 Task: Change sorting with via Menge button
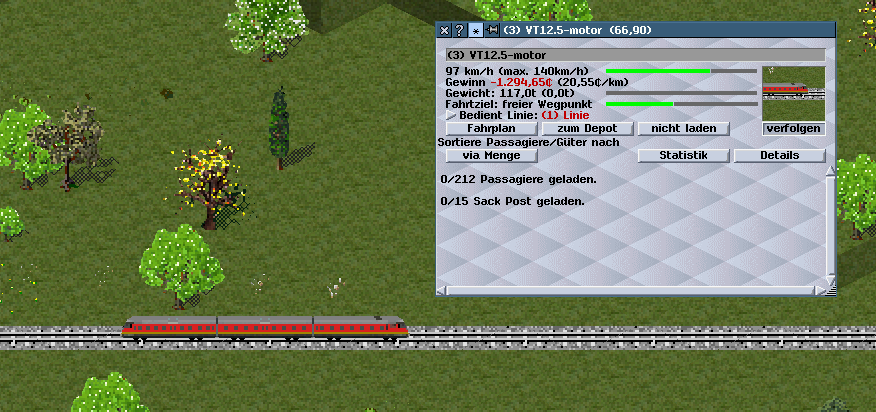point(489,156)
